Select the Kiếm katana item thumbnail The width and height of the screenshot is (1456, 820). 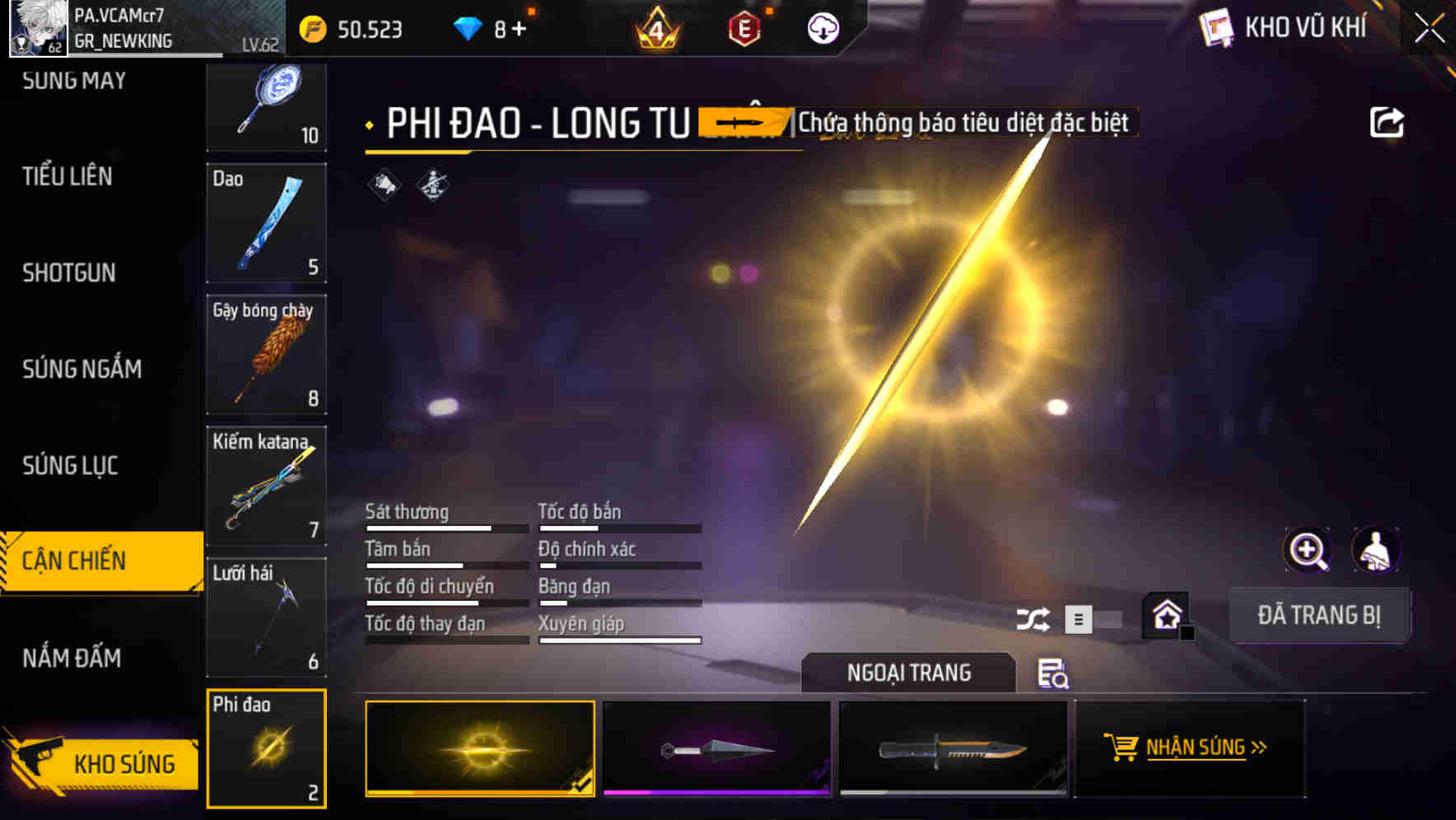(266, 486)
